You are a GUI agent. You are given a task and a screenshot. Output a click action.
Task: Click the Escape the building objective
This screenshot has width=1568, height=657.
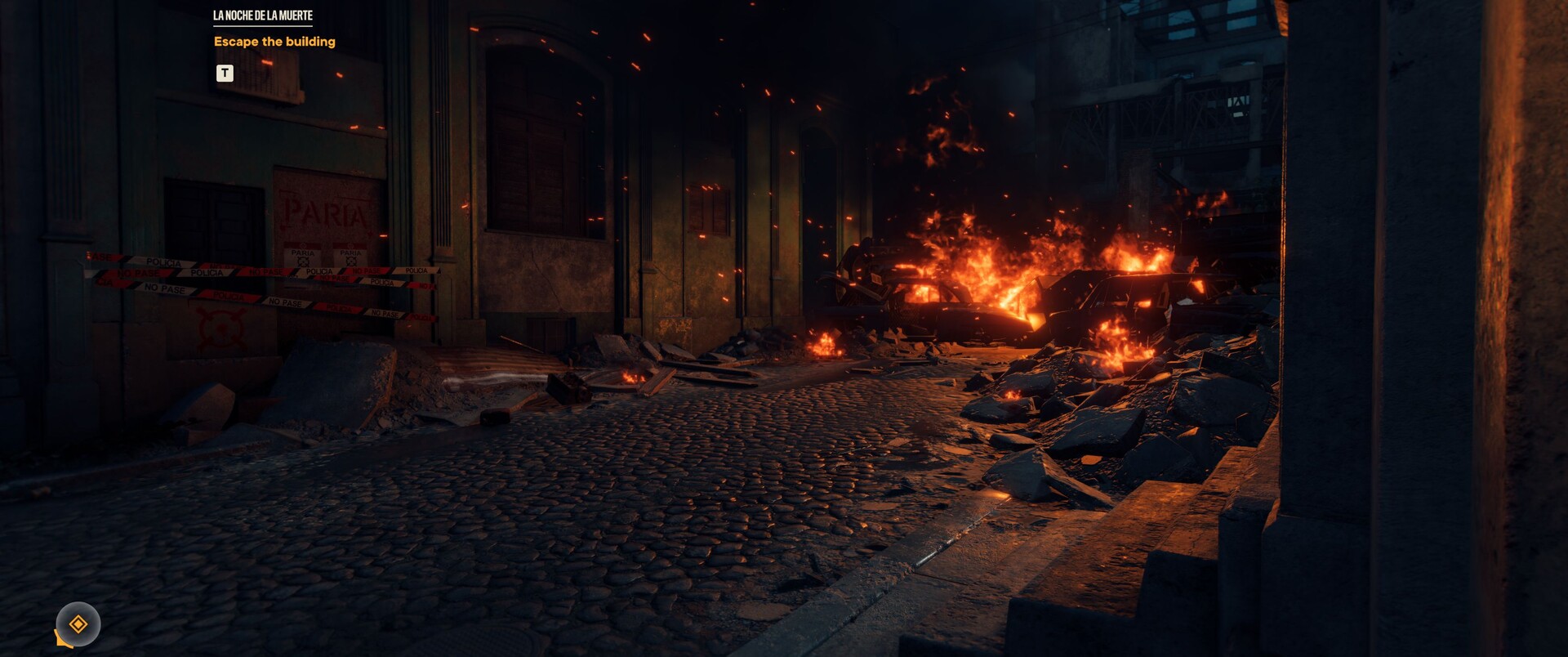click(x=274, y=42)
